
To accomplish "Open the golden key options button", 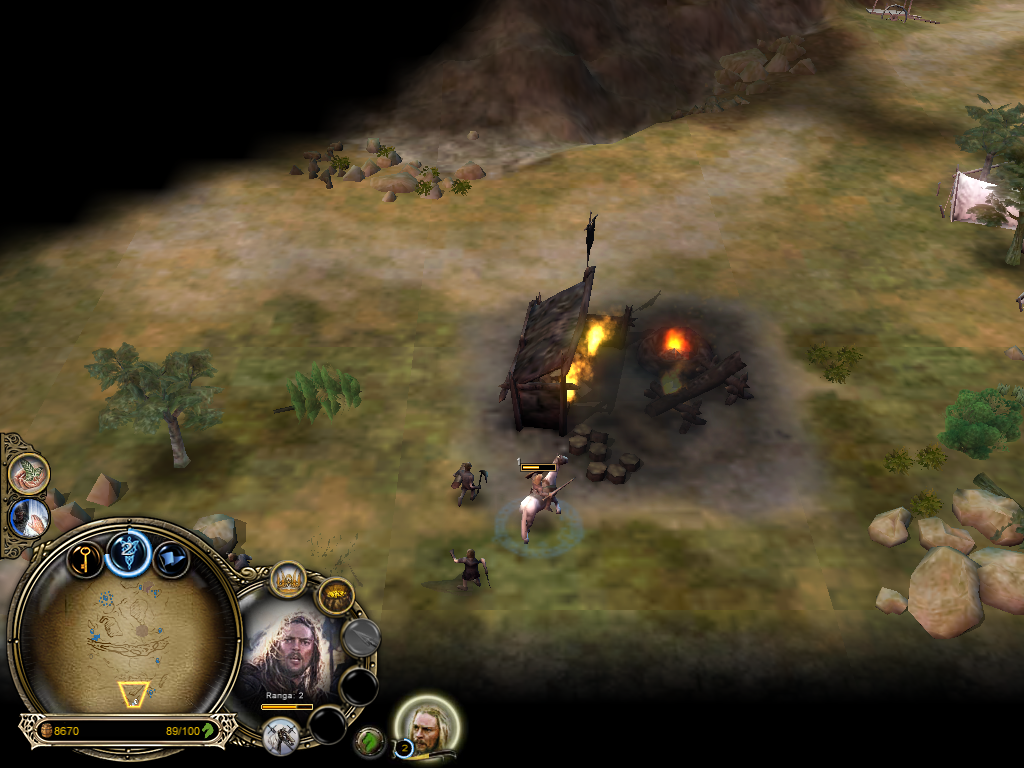I will click(x=86, y=557).
